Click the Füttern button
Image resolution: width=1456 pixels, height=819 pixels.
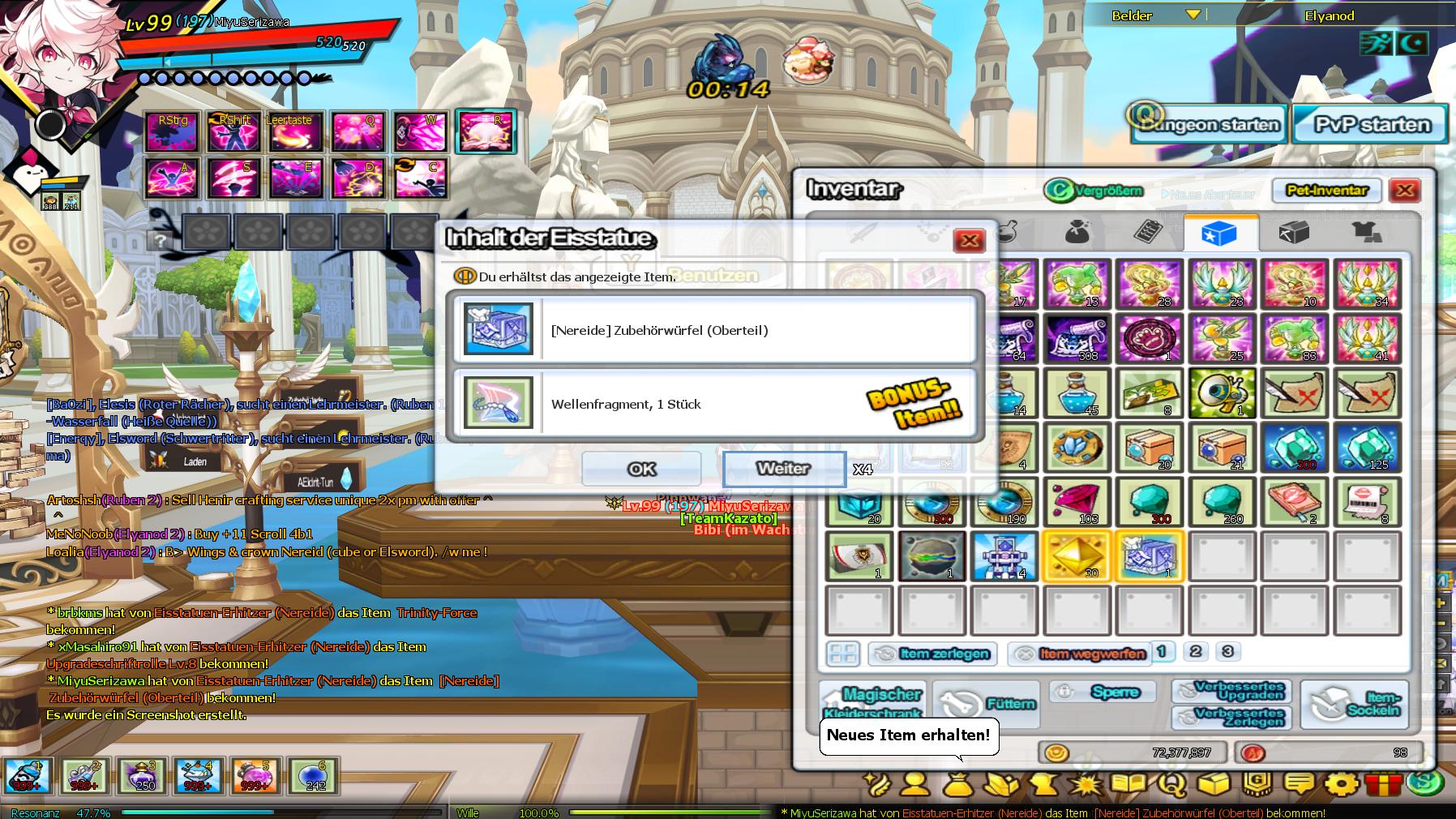986,704
